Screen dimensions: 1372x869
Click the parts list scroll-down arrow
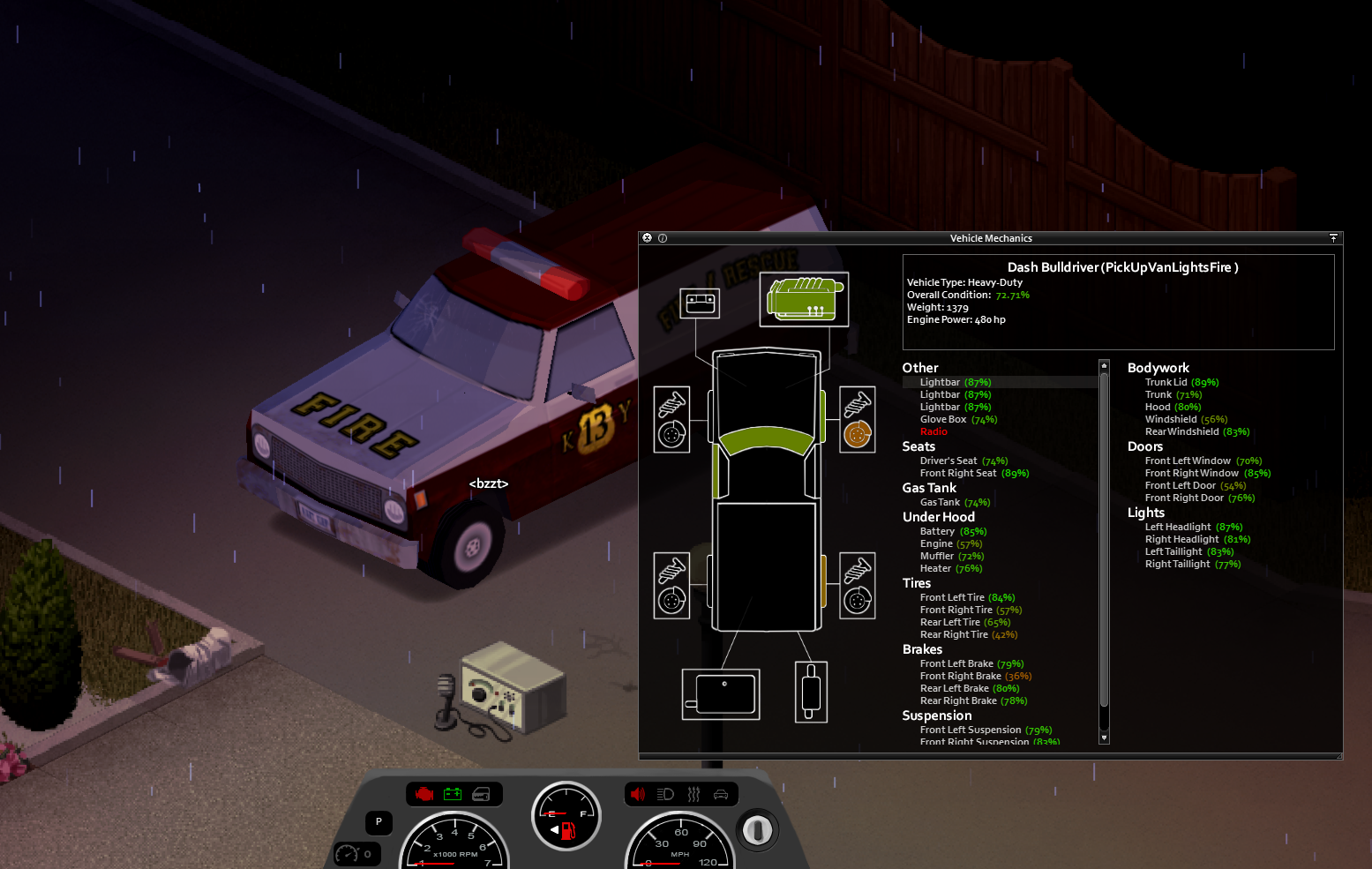pos(1104,738)
